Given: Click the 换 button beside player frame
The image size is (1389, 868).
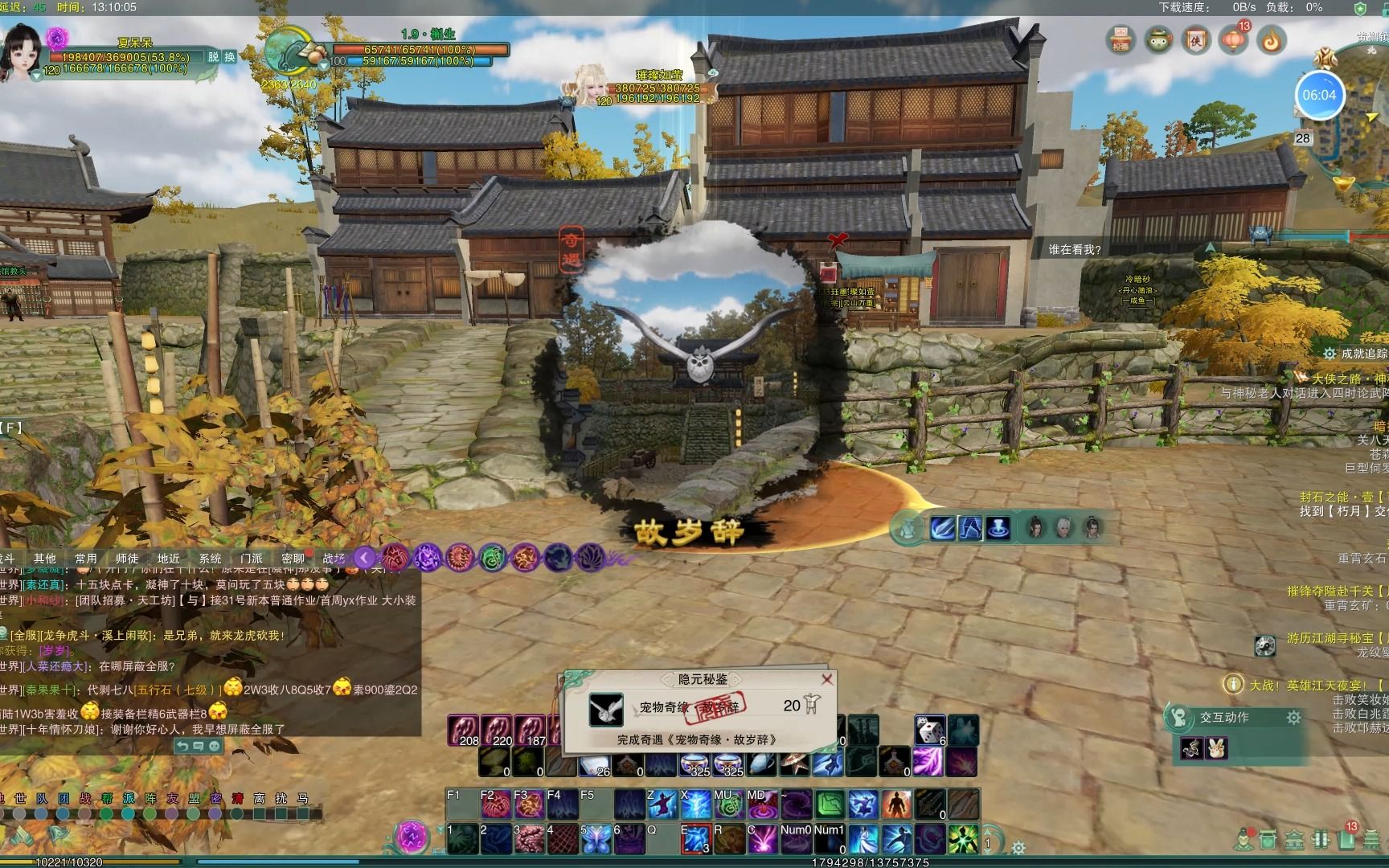Looking at the screenshot, I should [229, 57].
